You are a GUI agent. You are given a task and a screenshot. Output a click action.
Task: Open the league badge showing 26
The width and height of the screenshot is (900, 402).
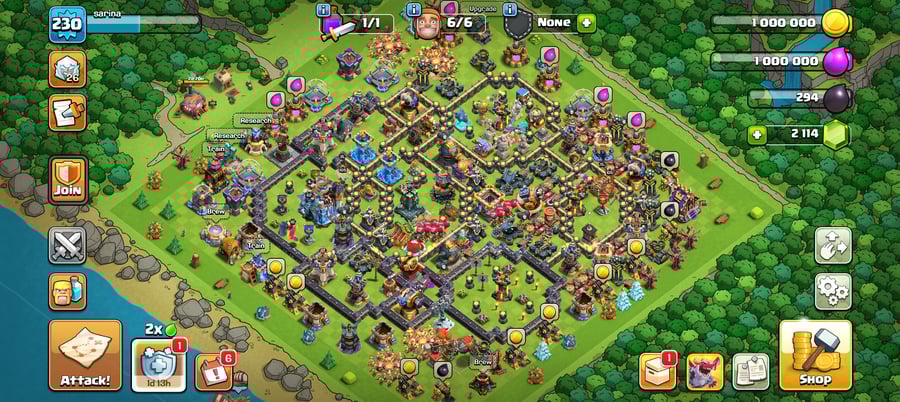tap(68, 68)
